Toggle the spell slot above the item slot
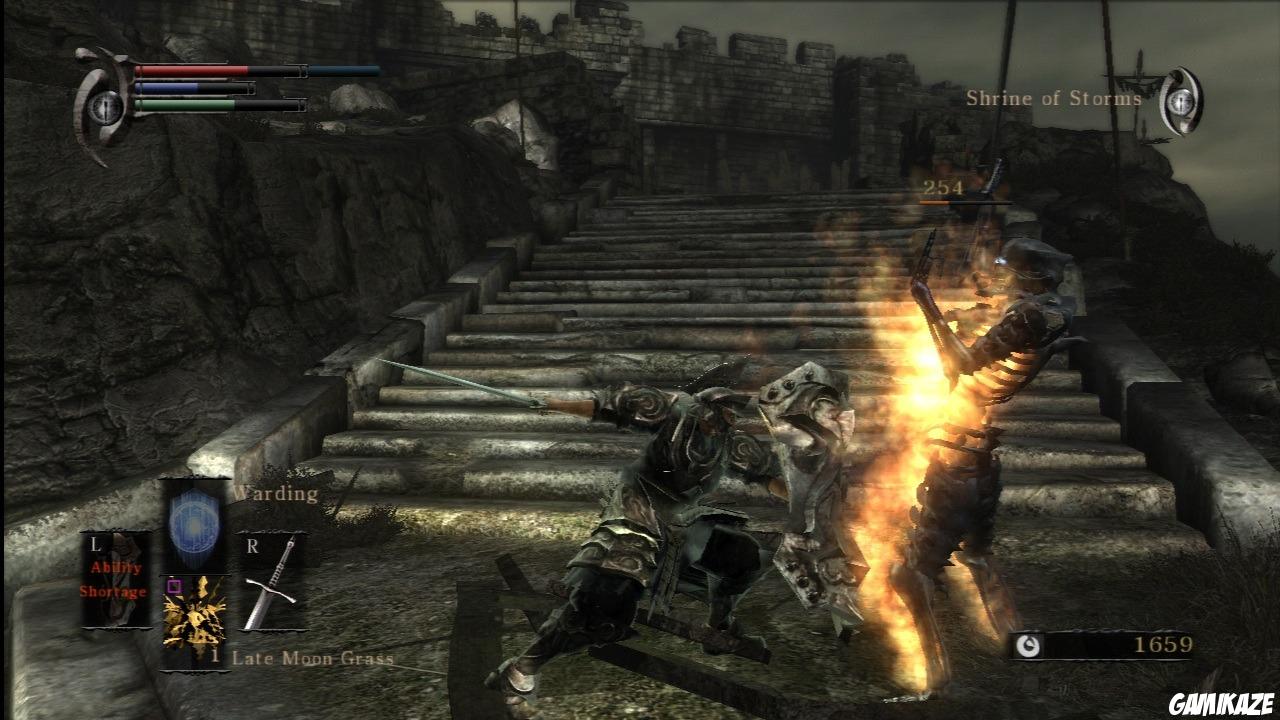 (x=193, y=525)
